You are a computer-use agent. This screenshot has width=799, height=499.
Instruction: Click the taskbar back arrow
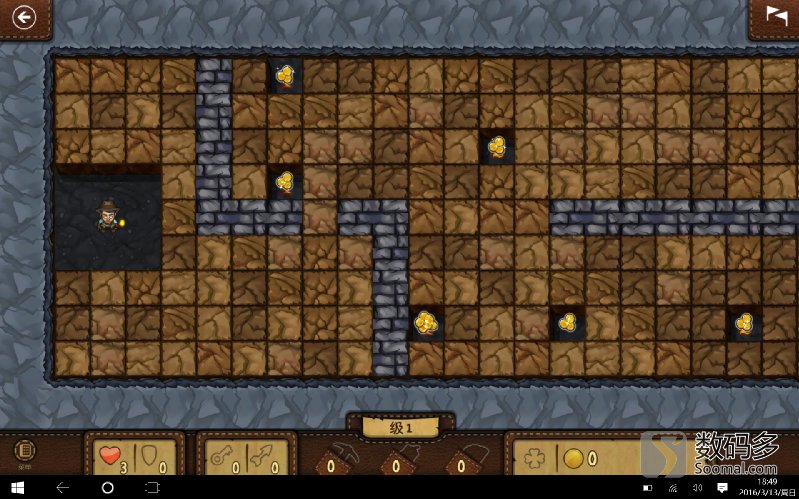pyautogui.click(x=62, y=487)
